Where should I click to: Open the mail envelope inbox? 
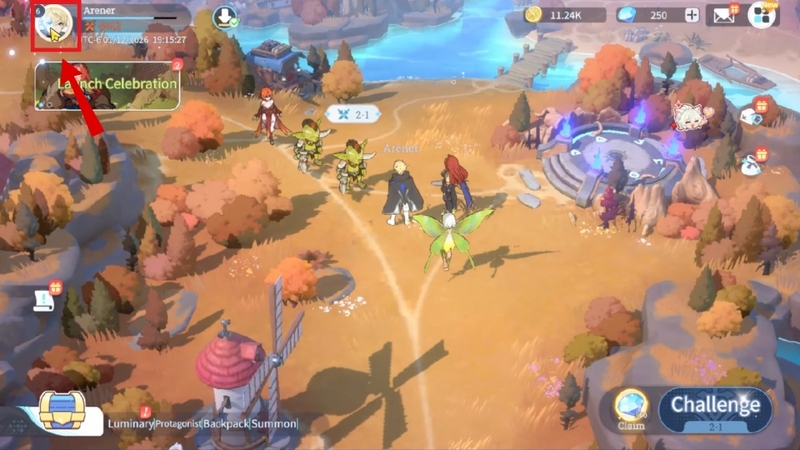[x=722, y=15]
